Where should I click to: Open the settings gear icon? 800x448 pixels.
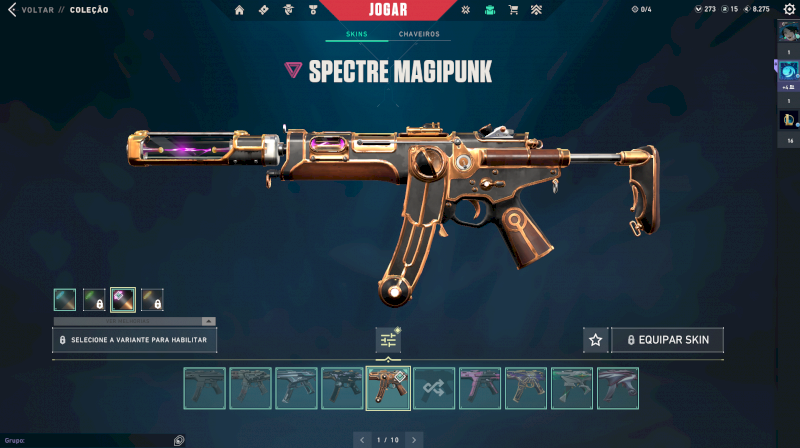click(x=788, y=10)
